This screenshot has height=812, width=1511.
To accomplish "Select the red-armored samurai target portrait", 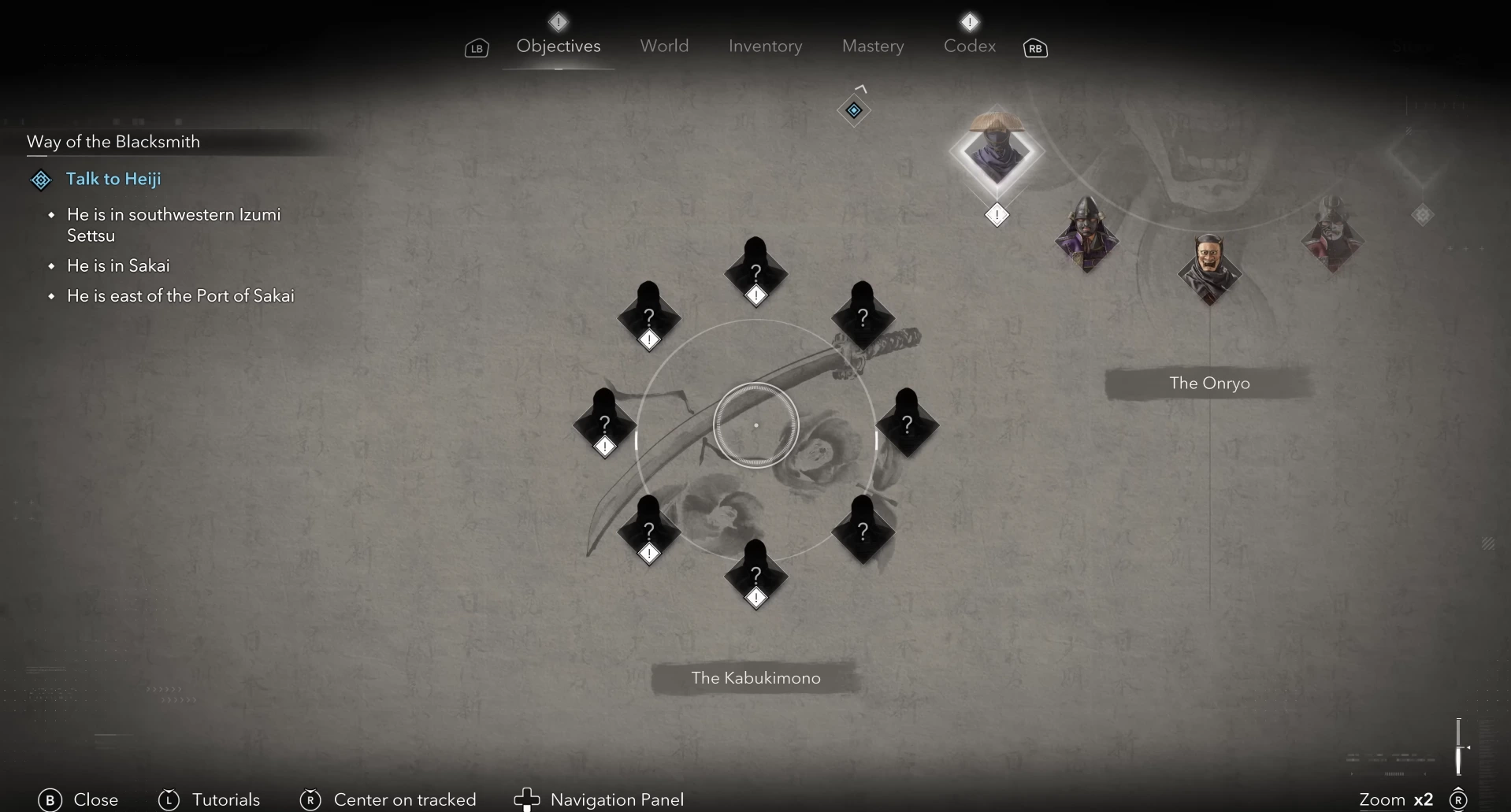I will [x=1332, y=235].
